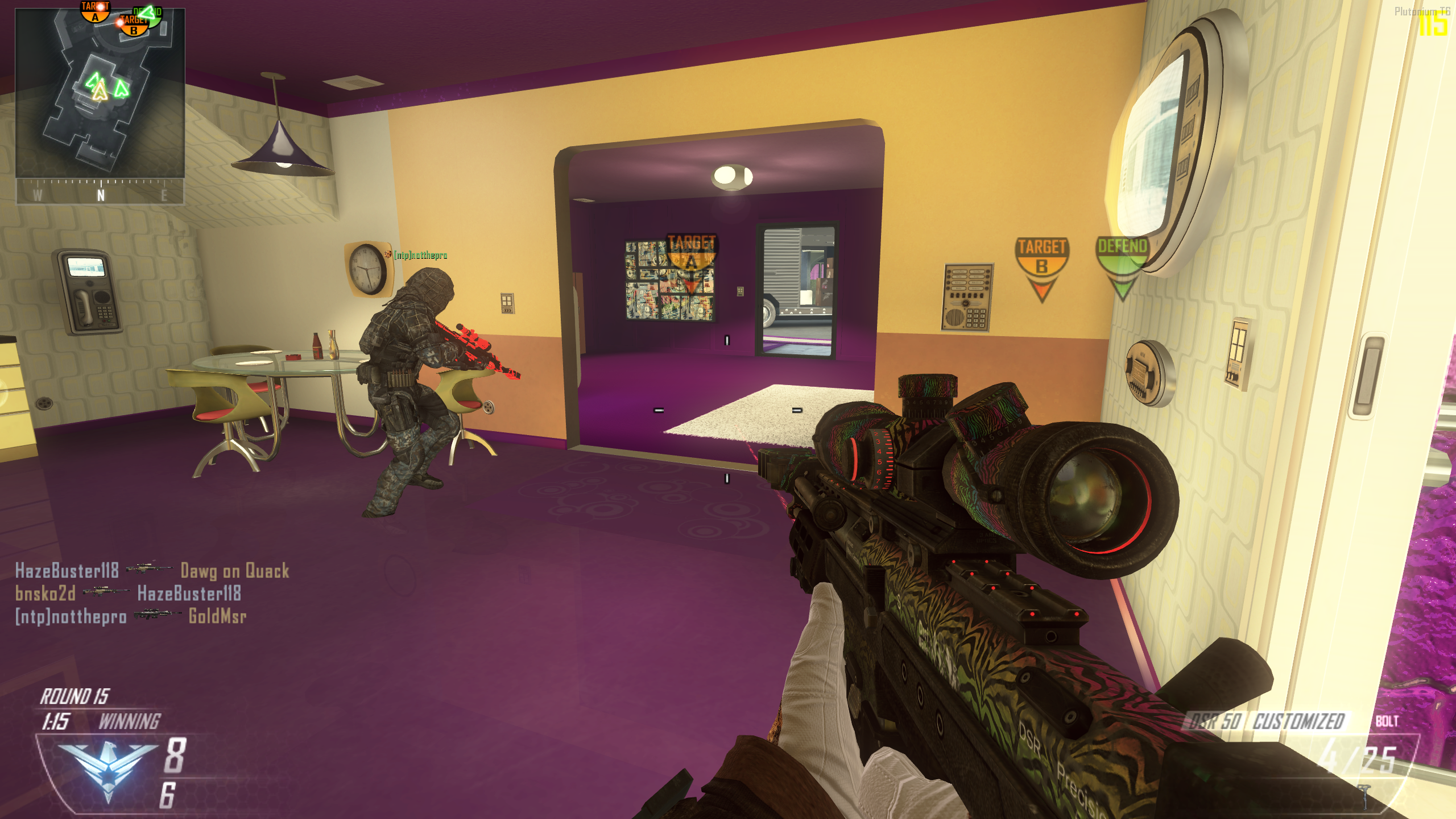Screen dimensions: 1456x819
Task: Select the killfeed row with Dawg on Quack
Action: (152, 570)
